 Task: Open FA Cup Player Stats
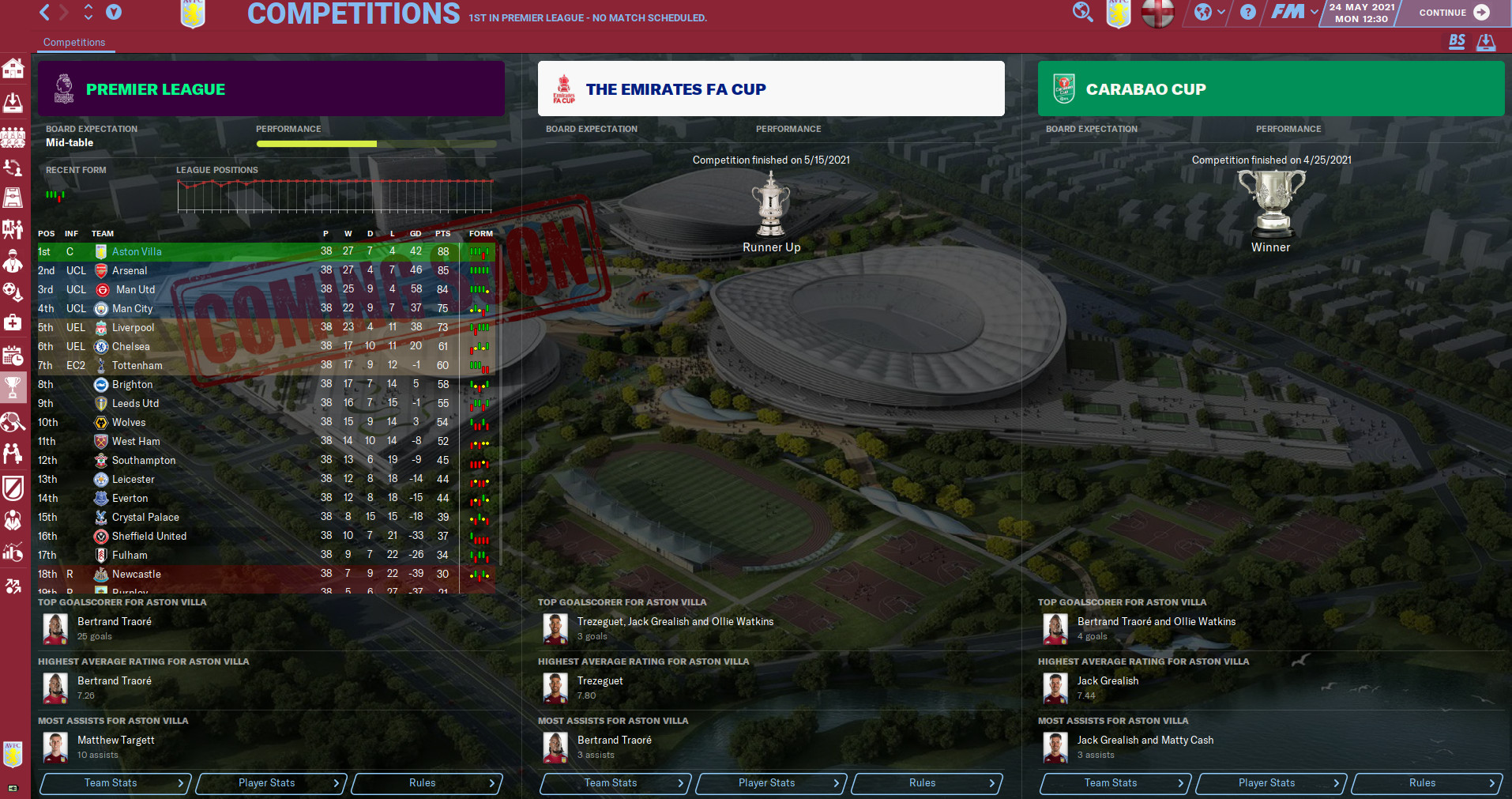pos(770,783)
